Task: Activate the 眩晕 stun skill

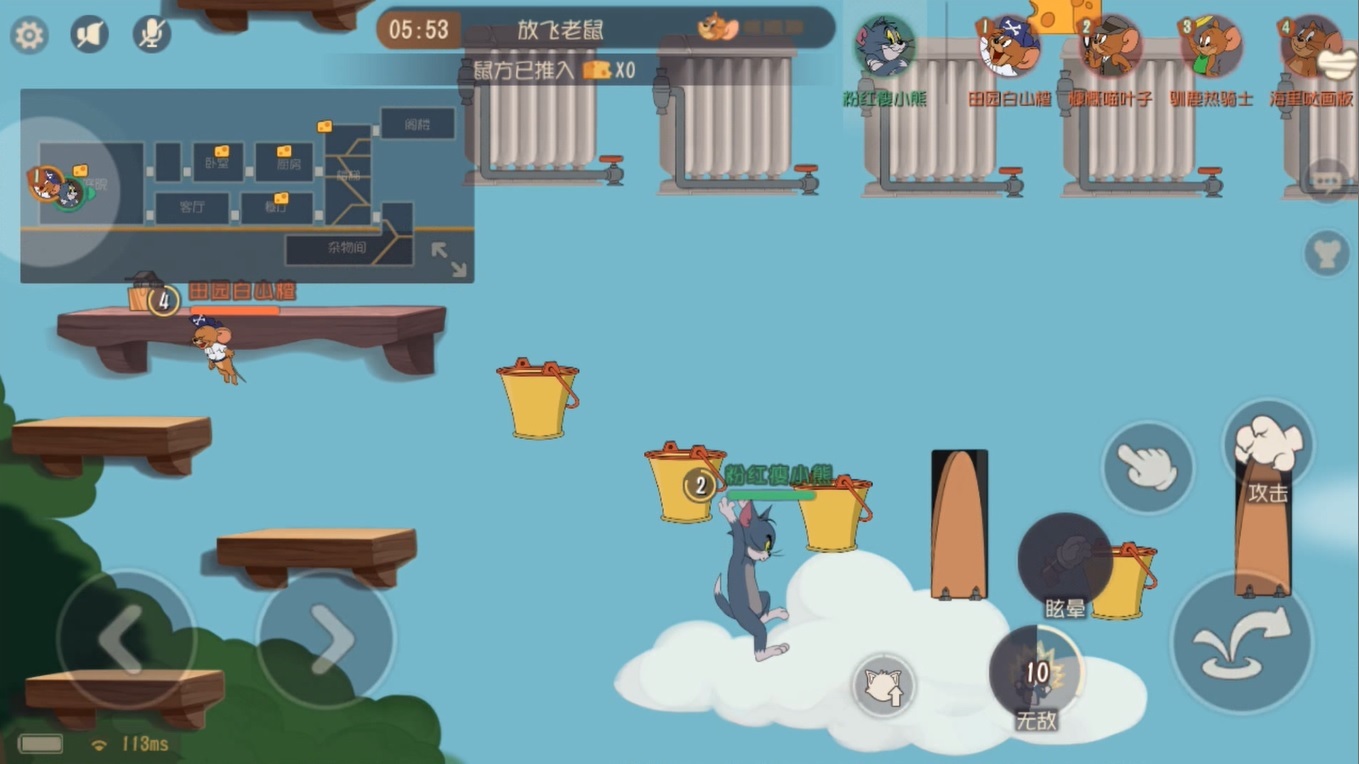Action: (x=1065, y=562)
